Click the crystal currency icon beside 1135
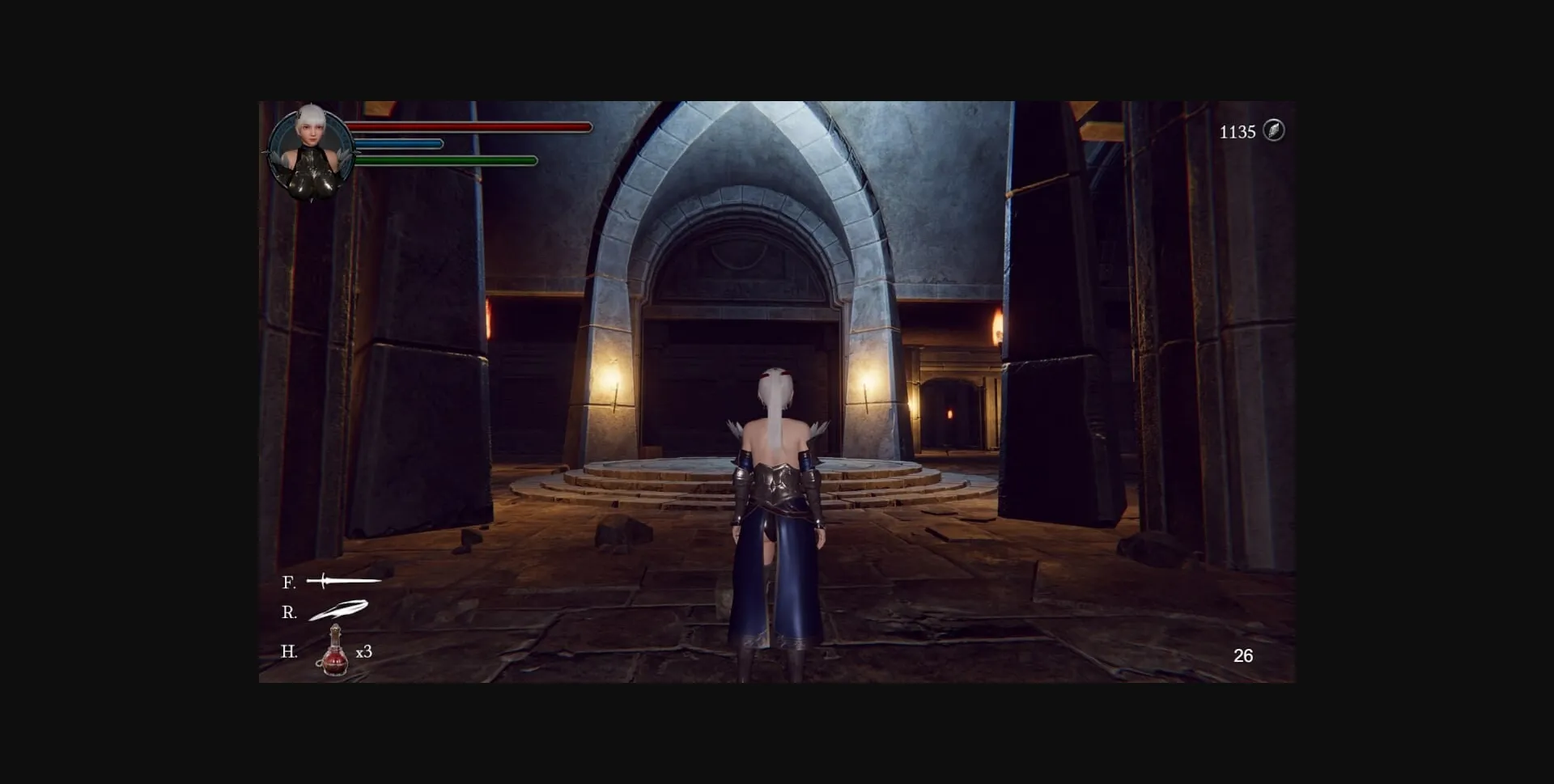1554x784 pixels. click(x=1273, y=131)
